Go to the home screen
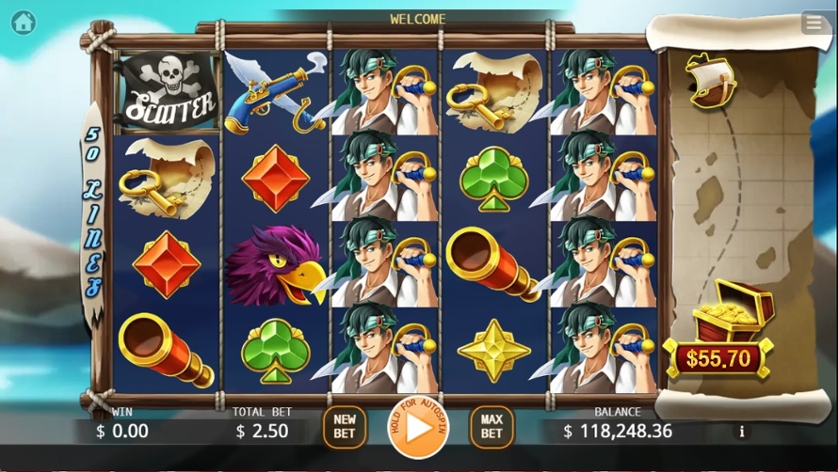The image size is (838, 472). point(22,21)
